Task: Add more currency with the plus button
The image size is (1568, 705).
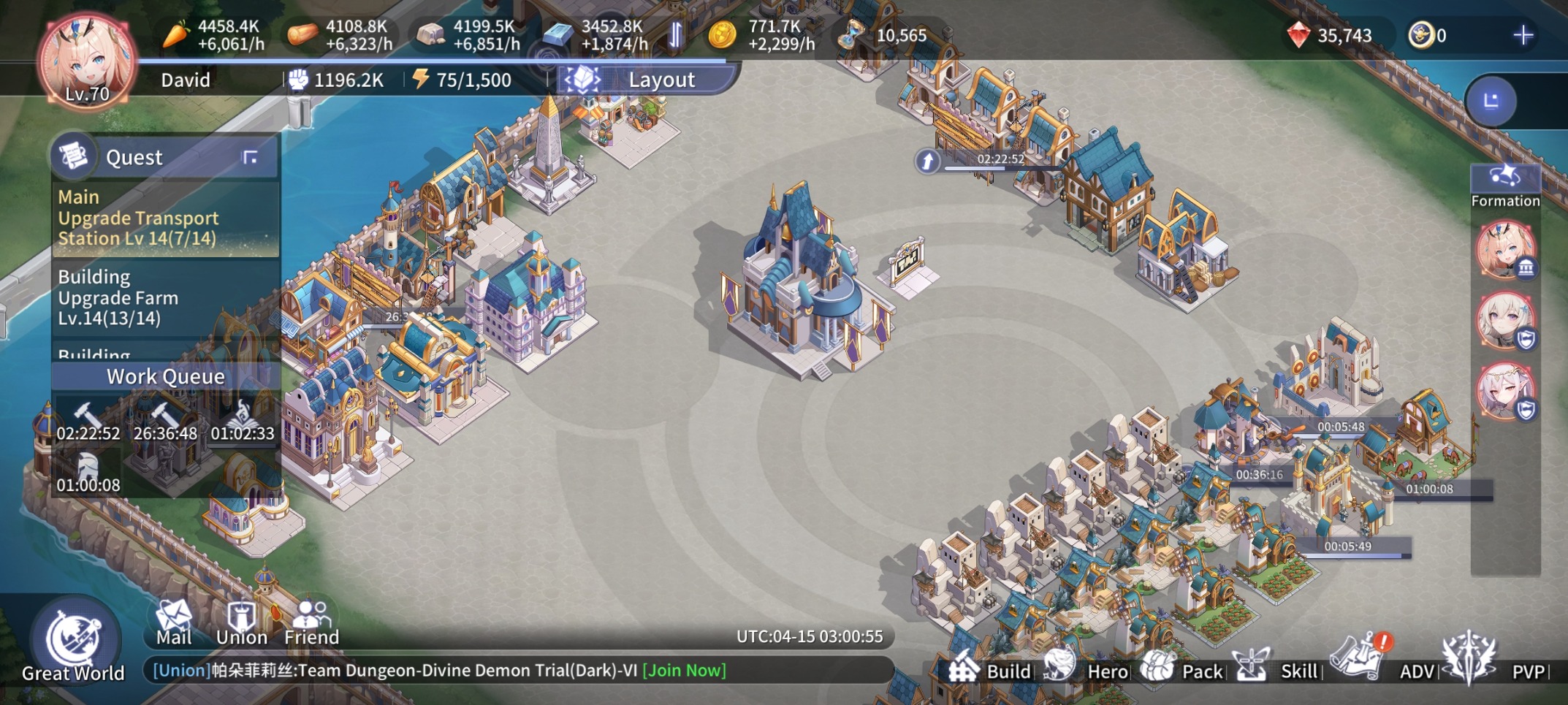Action: click(x=1523, y=35)
